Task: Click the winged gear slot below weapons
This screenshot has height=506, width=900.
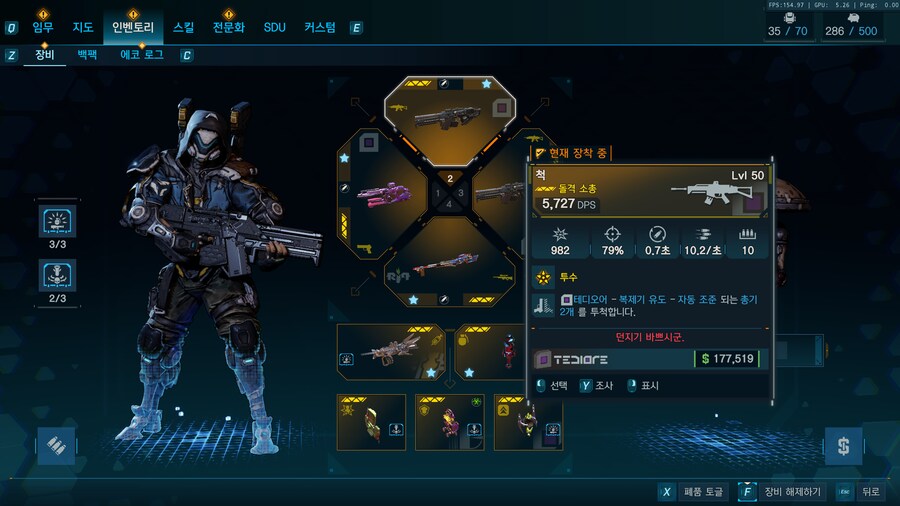Action: [x=391, y=351]
